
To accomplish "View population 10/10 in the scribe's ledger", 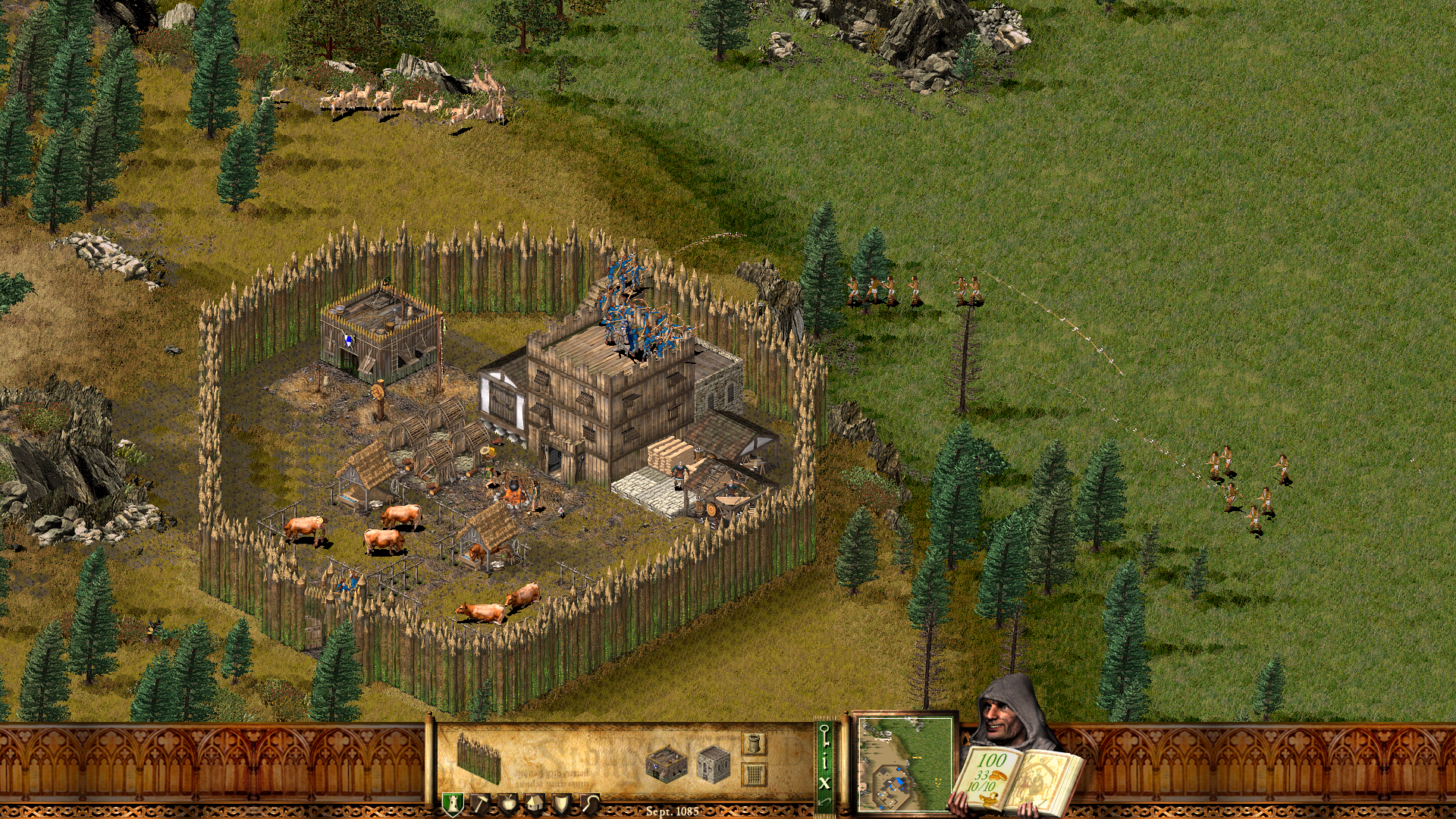I will pos(982,787).
